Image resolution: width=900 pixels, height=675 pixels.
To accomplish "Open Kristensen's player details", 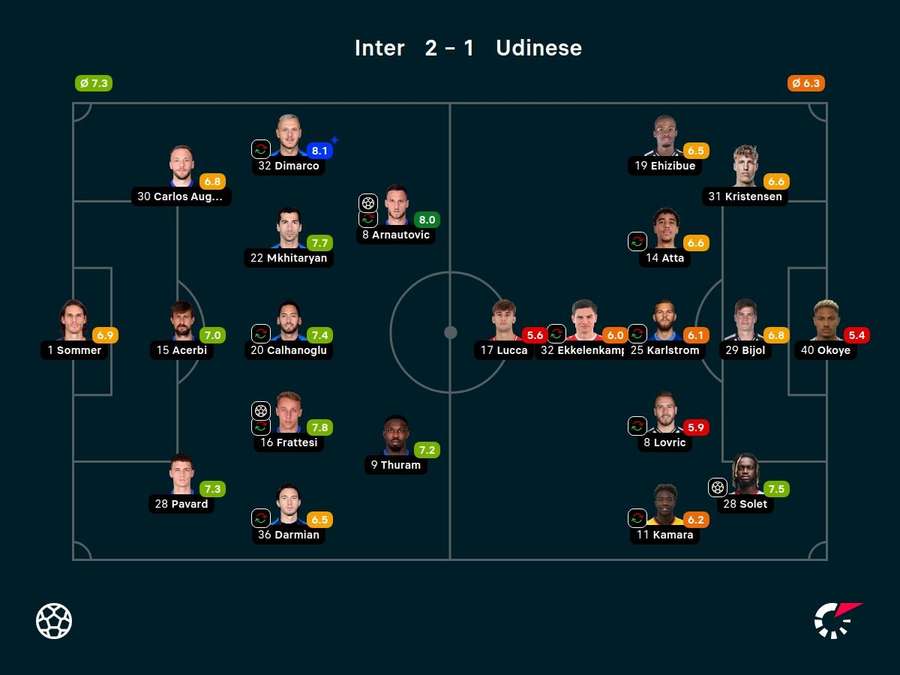I will (x=743, y=167).
